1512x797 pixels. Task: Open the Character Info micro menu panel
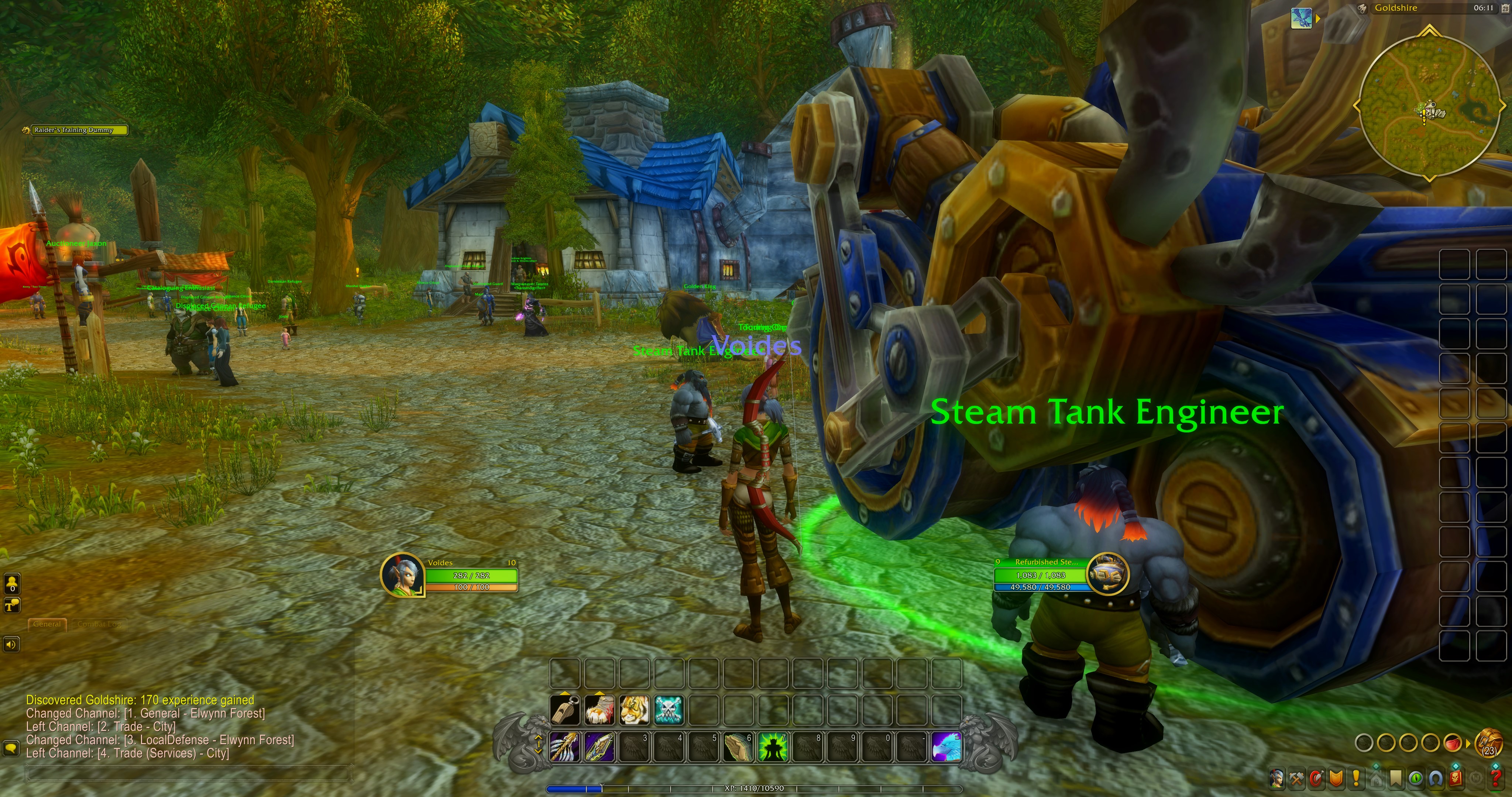[x=1276, y=779]
